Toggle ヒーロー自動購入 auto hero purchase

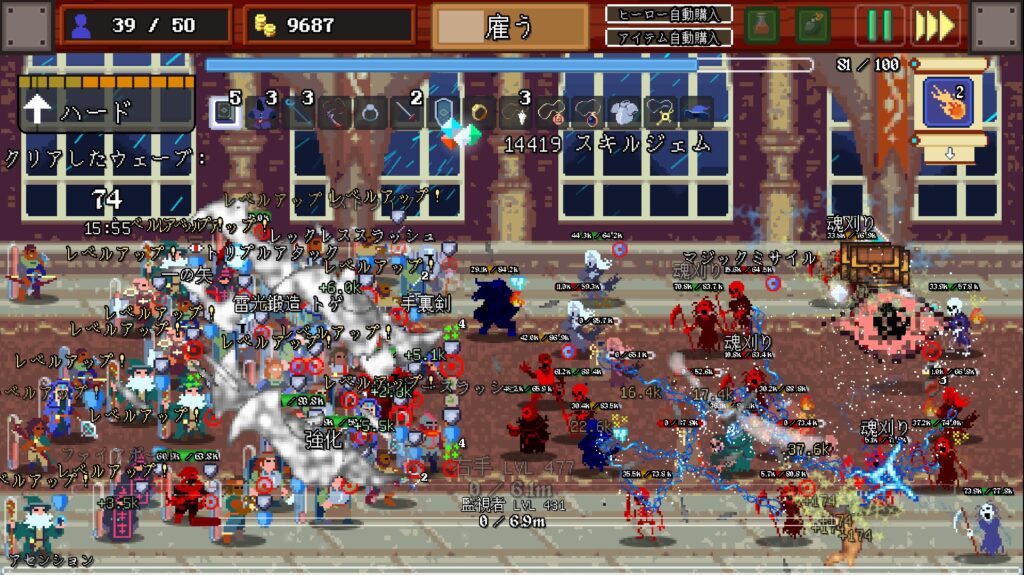pos(669,14)
